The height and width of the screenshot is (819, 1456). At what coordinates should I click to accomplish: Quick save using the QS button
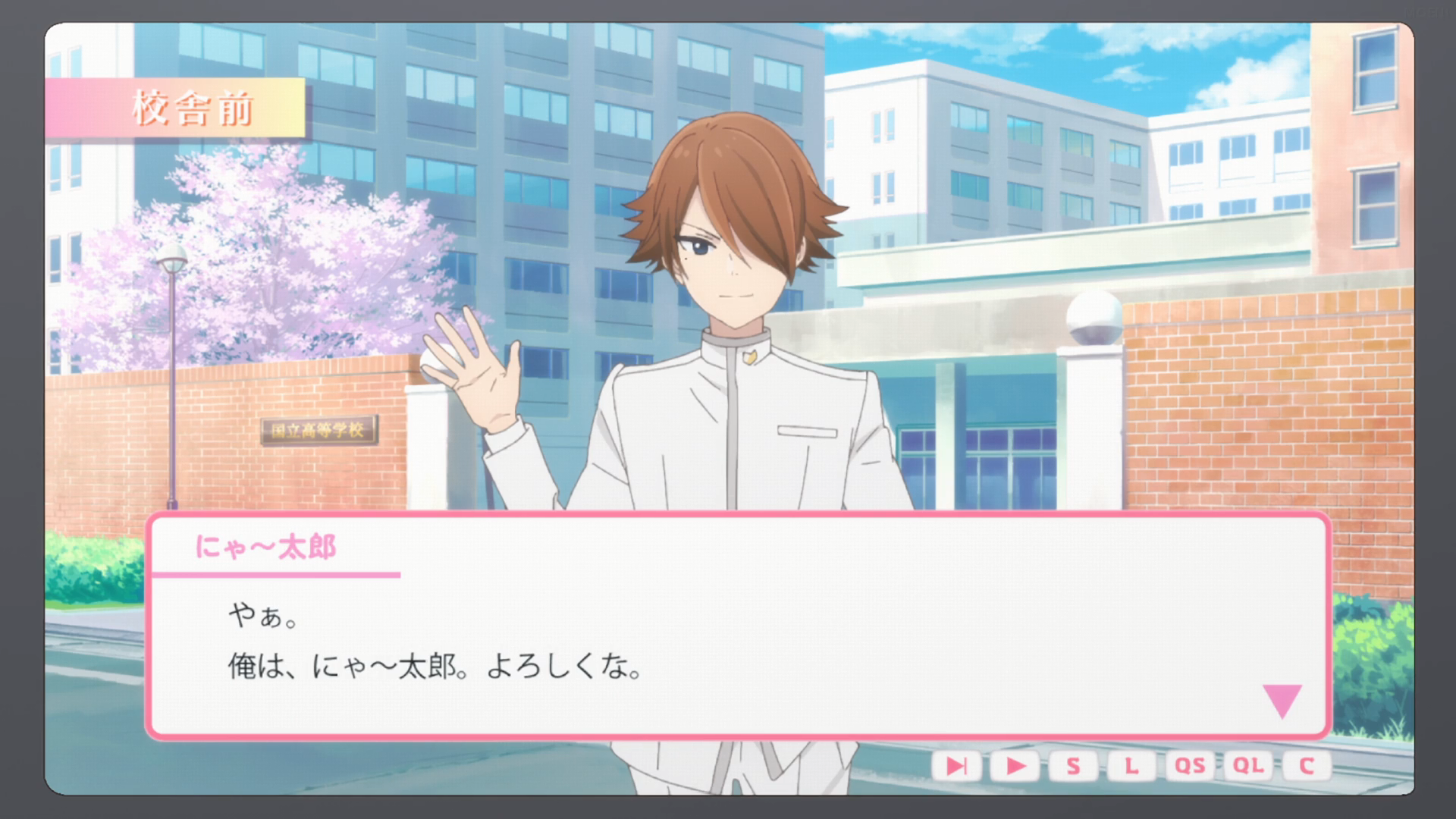pos(1189,766)
